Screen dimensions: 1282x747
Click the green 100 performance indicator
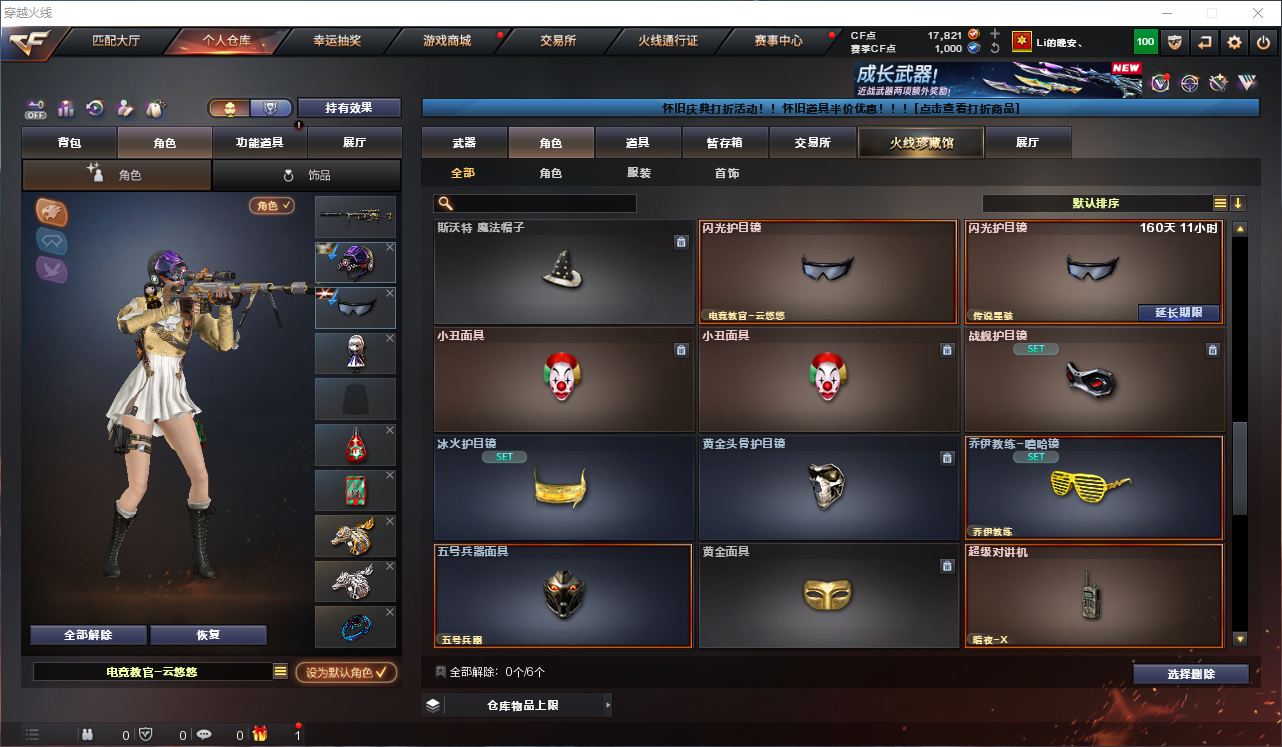(1145, 41)
